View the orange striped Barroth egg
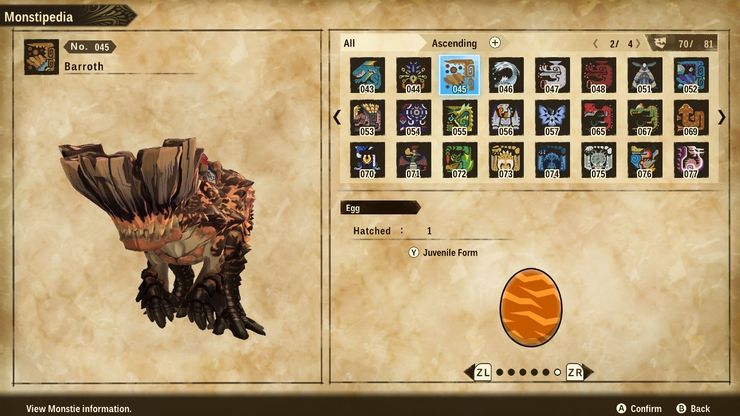This screenshot has width=740, height=416. point(530,305)
